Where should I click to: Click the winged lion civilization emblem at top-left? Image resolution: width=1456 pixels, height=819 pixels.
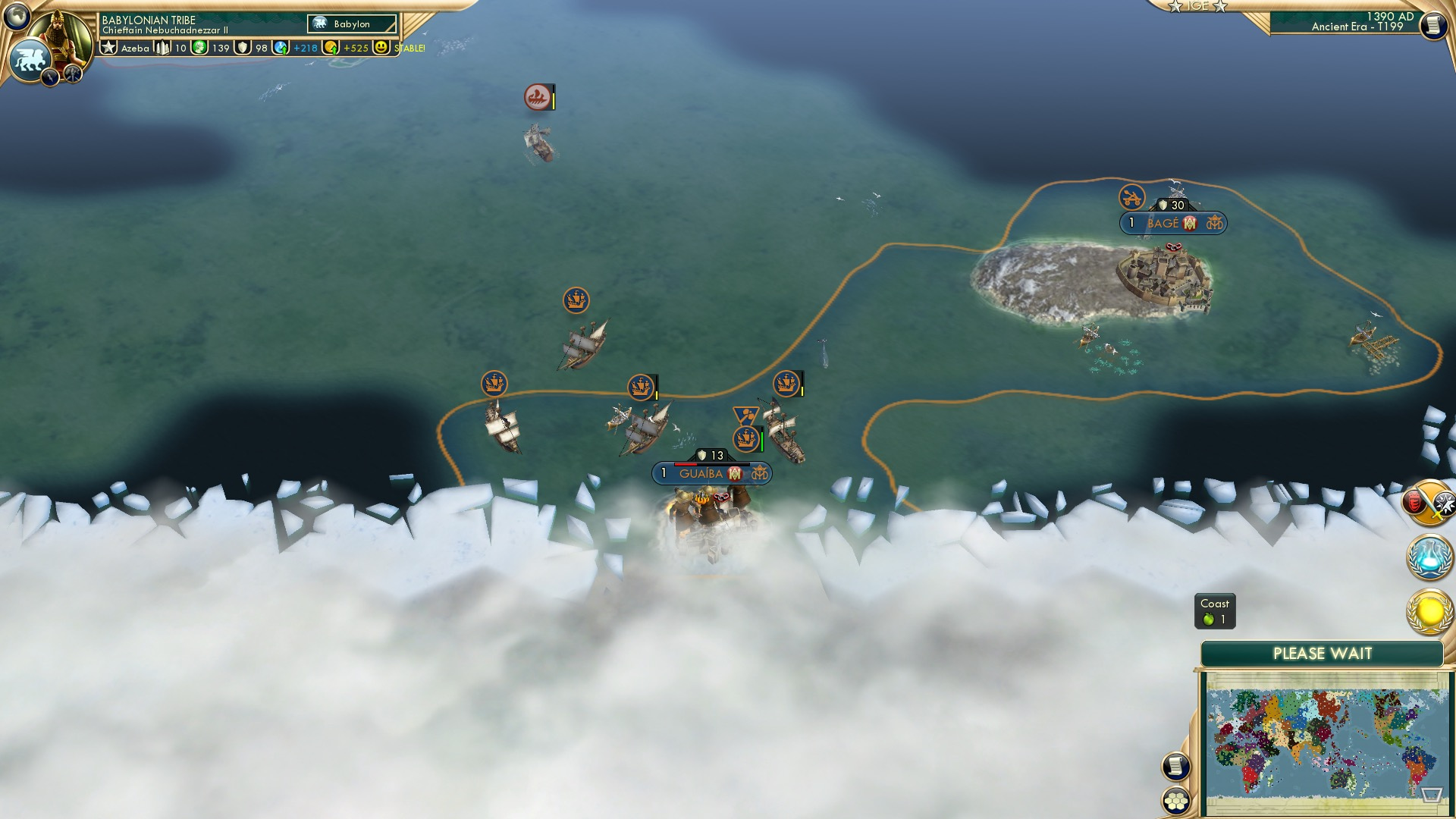tap(30, 58)
